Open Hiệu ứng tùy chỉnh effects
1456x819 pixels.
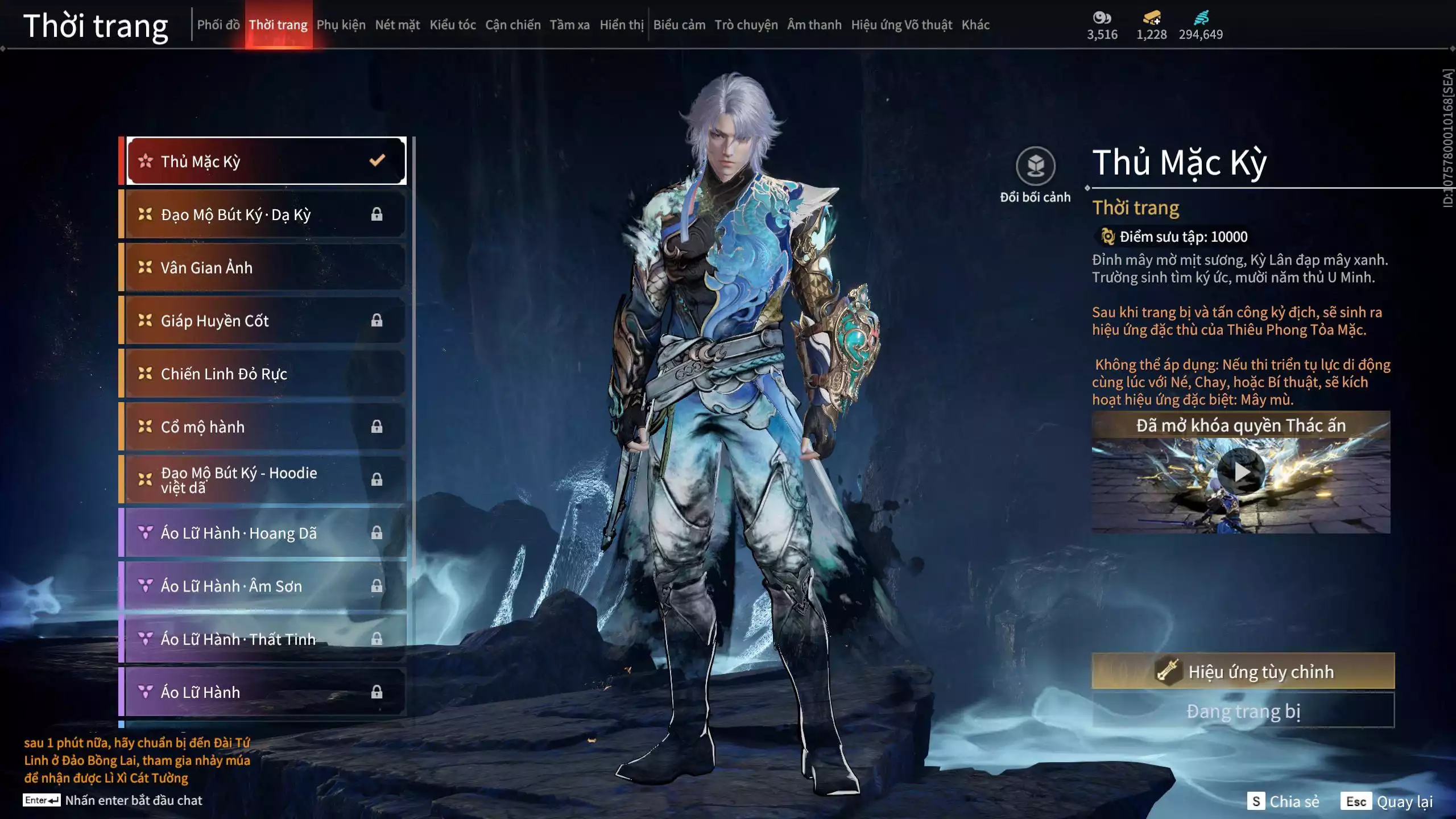(1243, 672)
